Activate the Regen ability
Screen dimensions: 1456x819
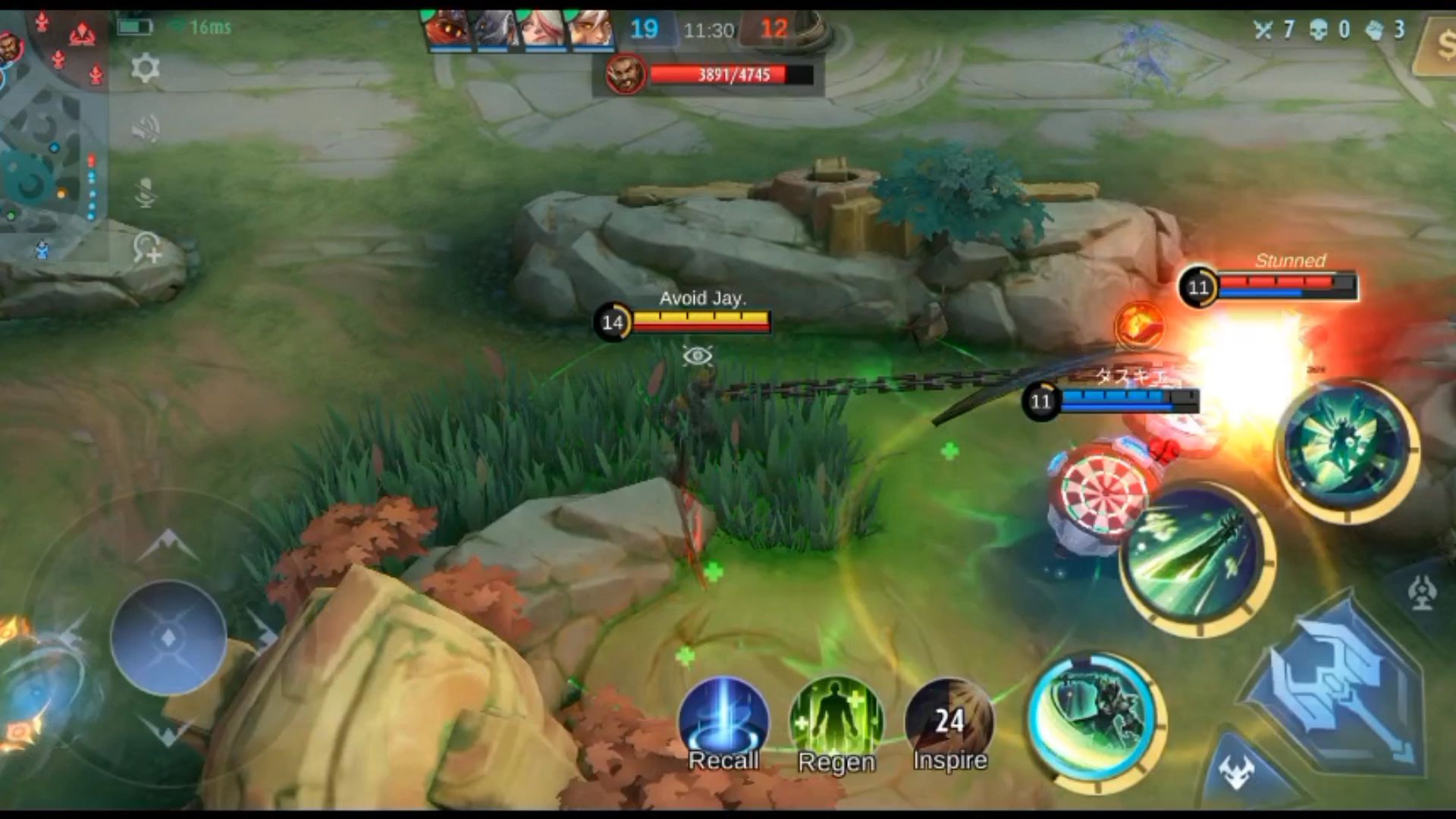point(836,720)
